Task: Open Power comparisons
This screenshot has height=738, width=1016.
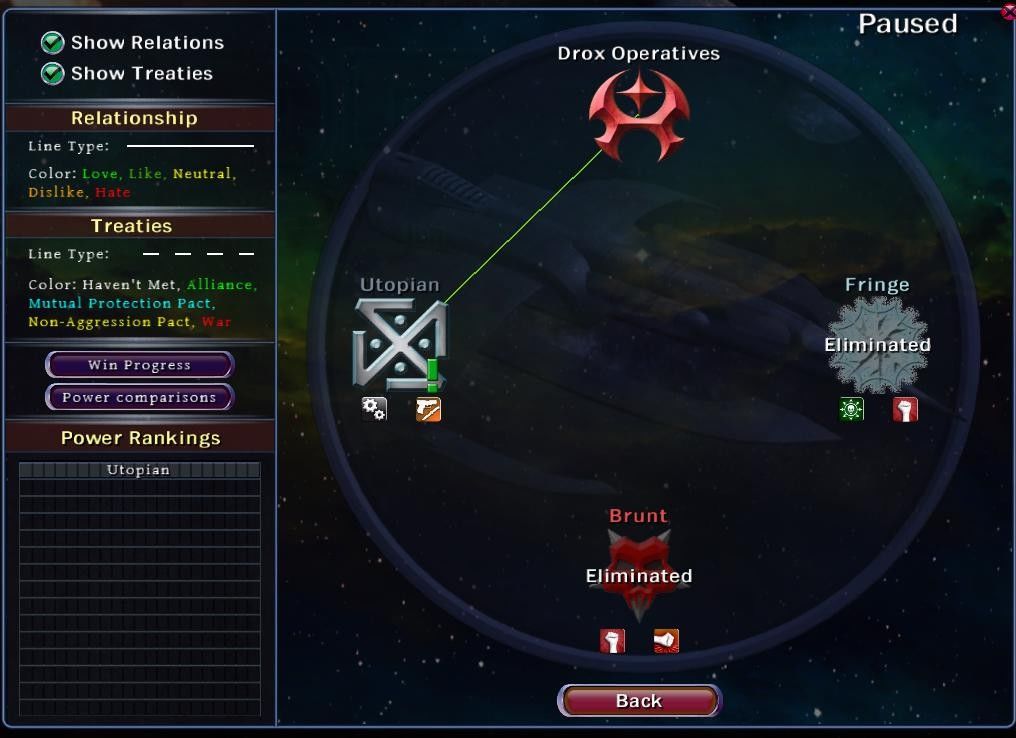Action: 139,397
